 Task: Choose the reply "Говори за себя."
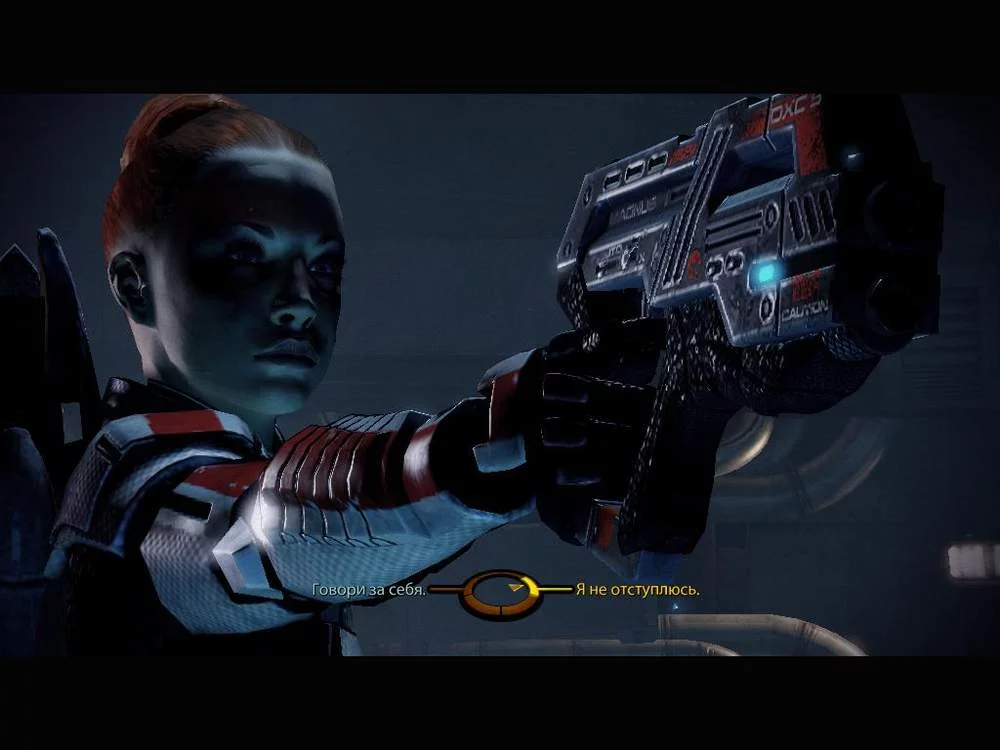click(369, 590)
